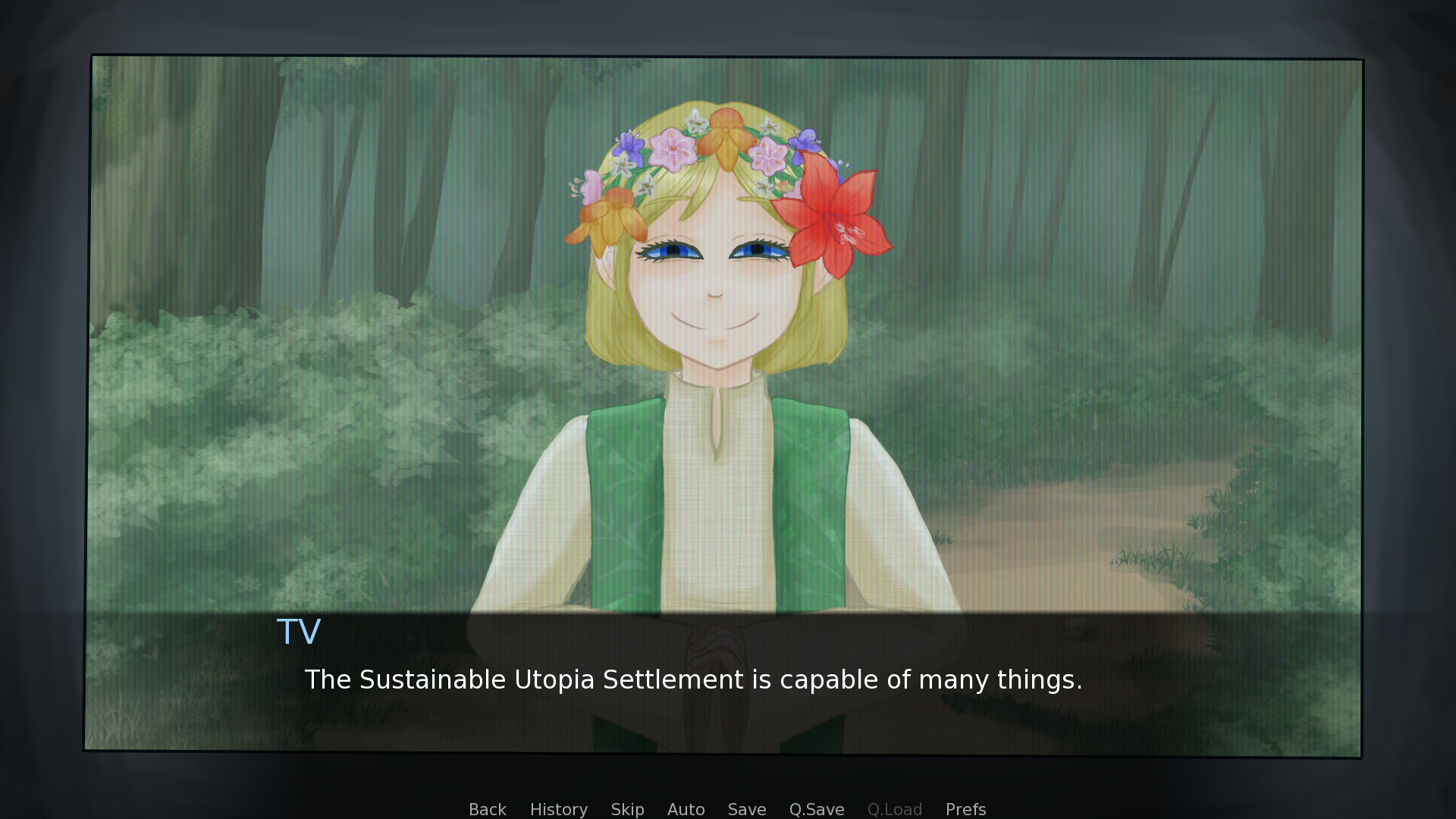
Task: Enable Skip mode
Action: [x=627, y=809]
